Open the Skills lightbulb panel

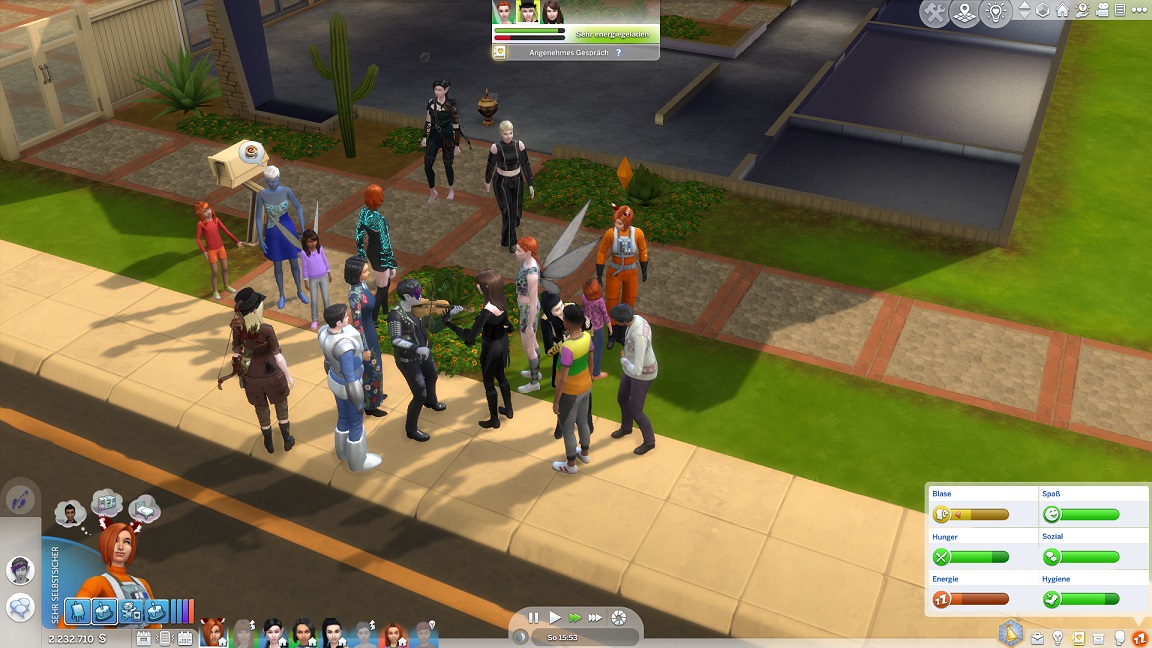1058,638
